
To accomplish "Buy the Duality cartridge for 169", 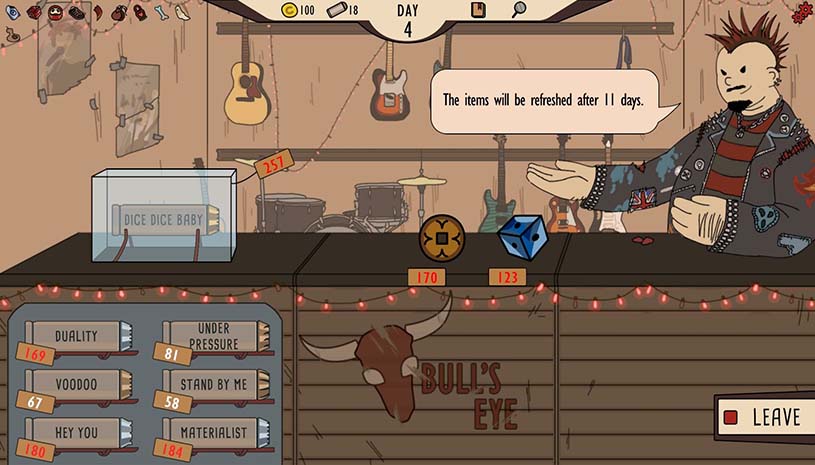I will pyautogui.click(x=77, y=338).
